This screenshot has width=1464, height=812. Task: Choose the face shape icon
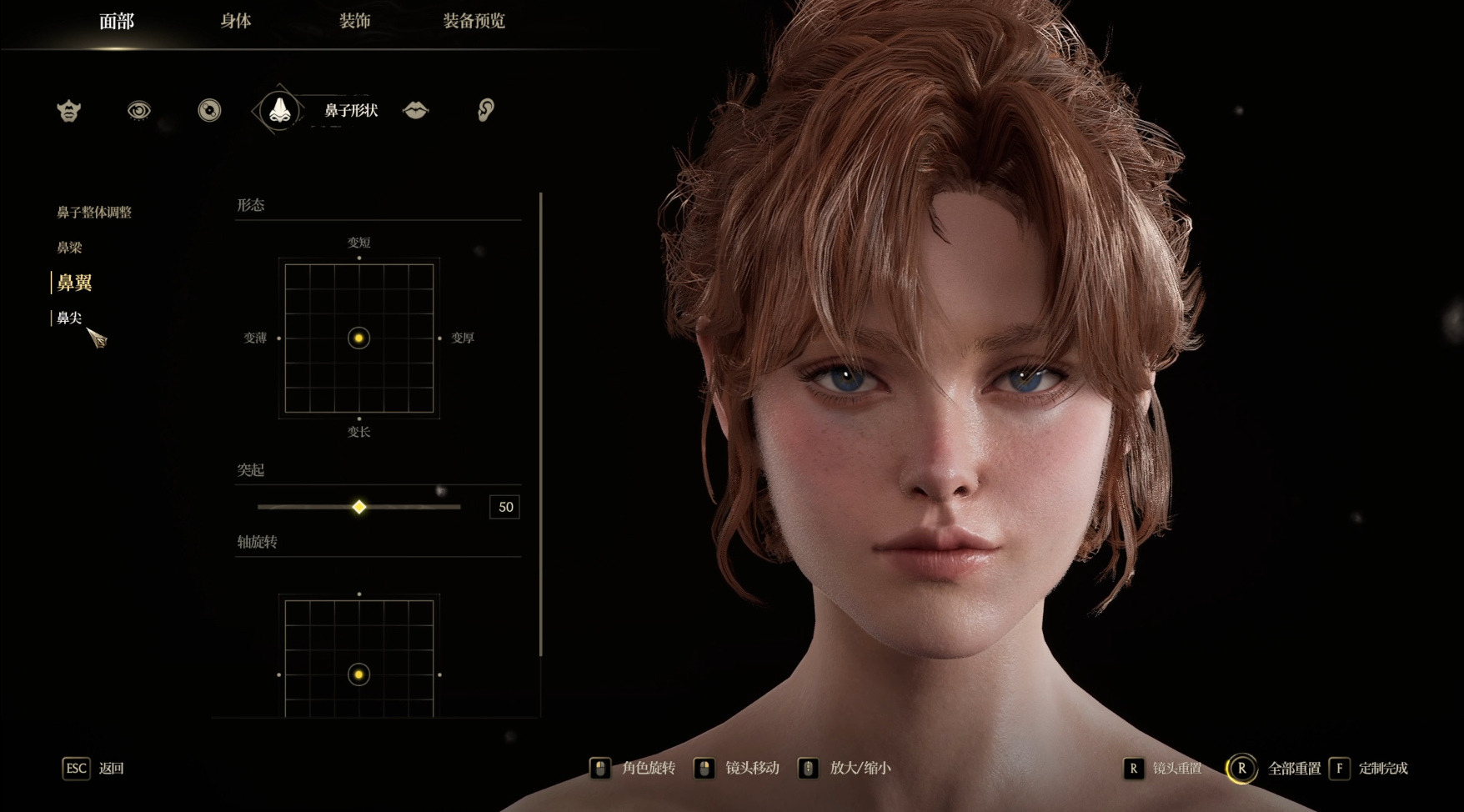coord(69,110)
